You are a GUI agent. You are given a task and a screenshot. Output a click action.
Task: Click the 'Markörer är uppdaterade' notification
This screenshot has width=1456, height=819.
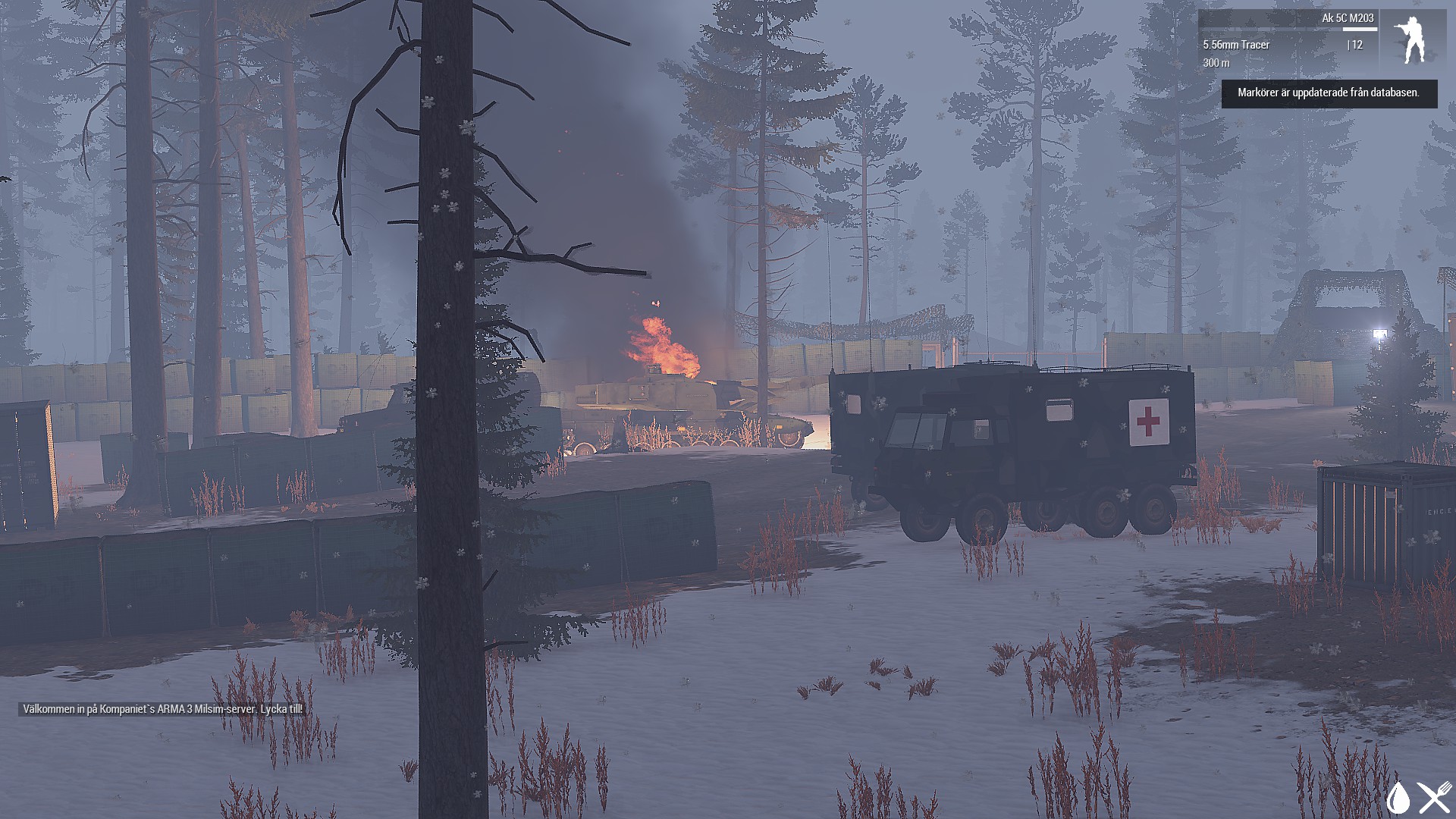(1329, 93)
